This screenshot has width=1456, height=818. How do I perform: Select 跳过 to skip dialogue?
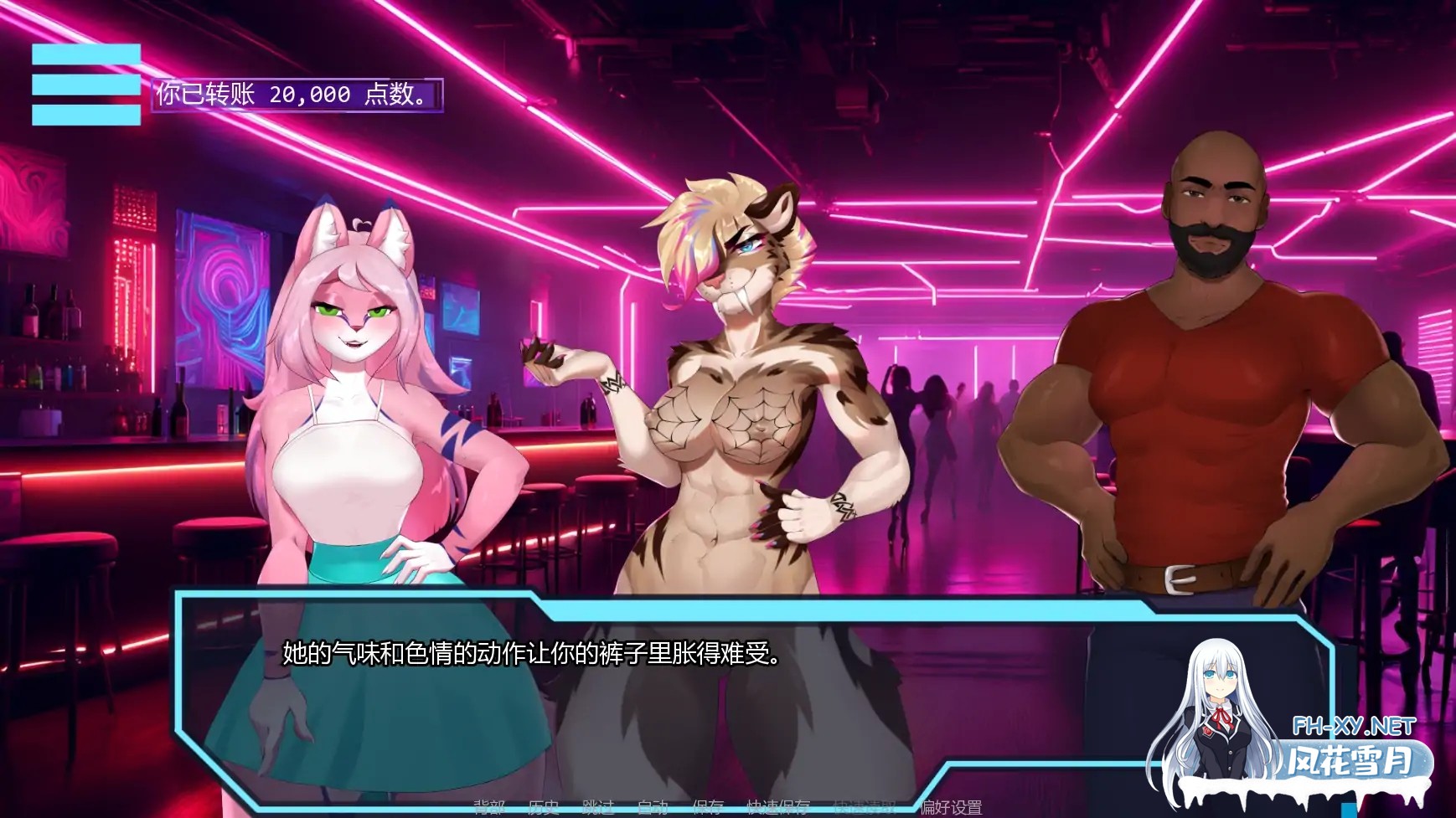coord(599,806)
